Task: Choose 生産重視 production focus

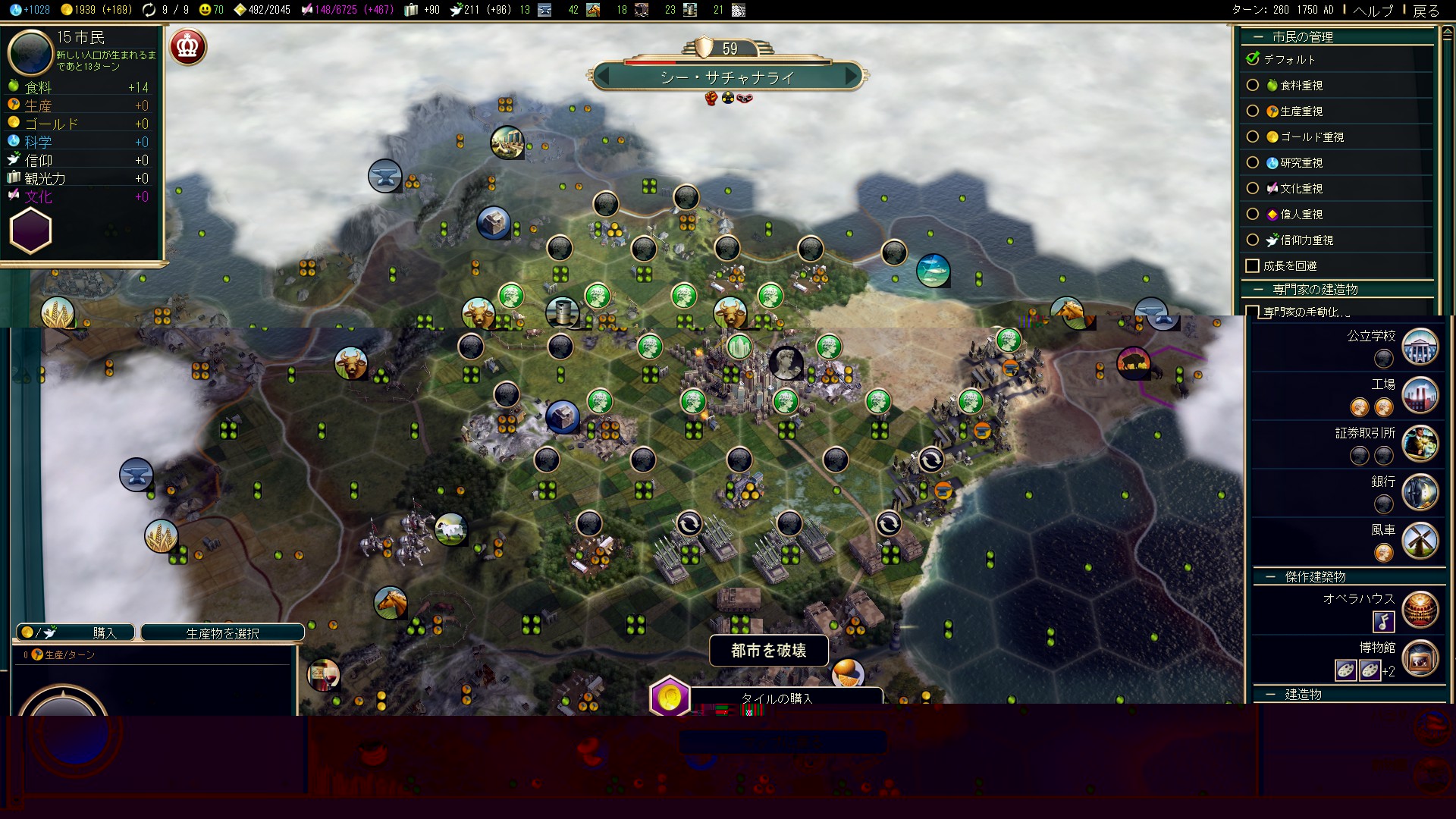Action: click(x=1253, y=111)
